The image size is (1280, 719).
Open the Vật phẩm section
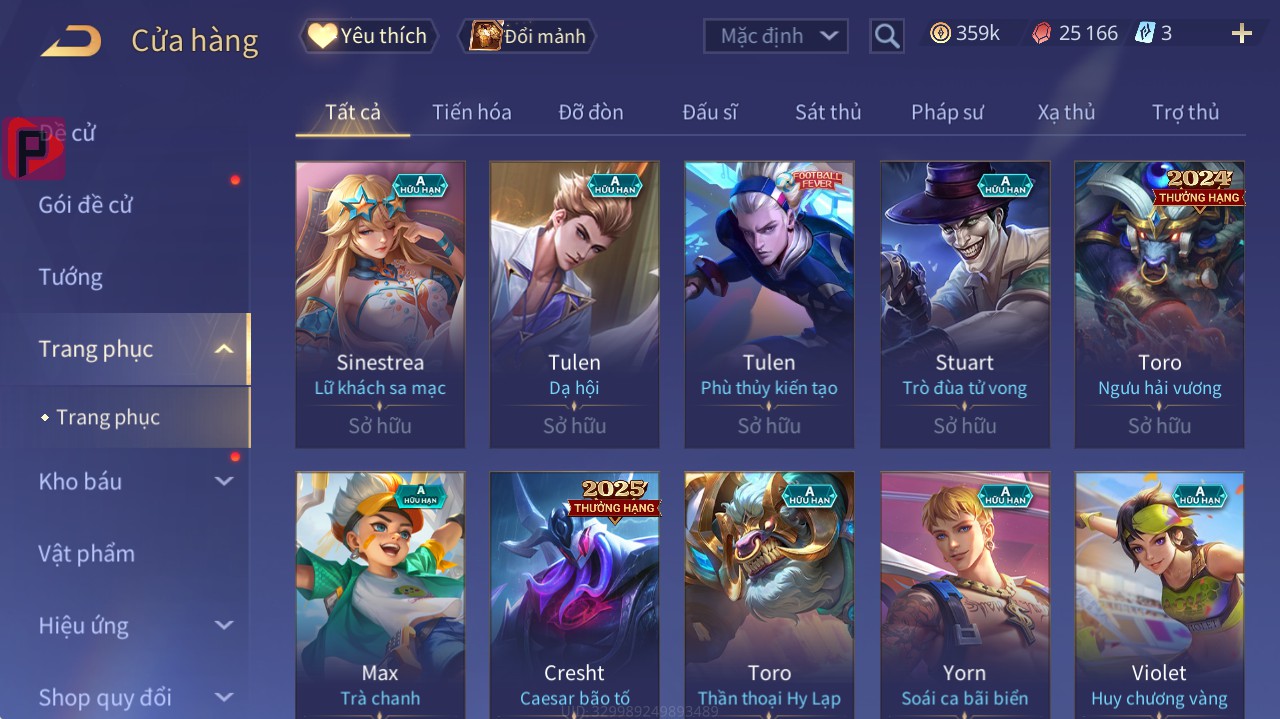(x=86, y=553)
